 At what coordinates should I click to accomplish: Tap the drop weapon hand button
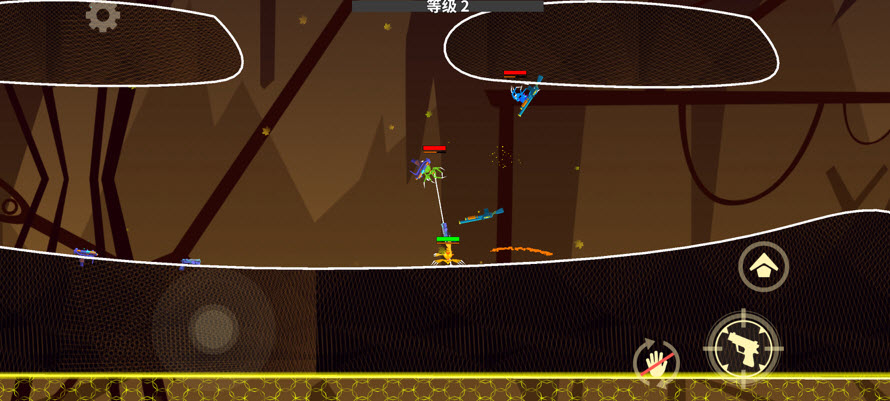click(x=656, y=361)
